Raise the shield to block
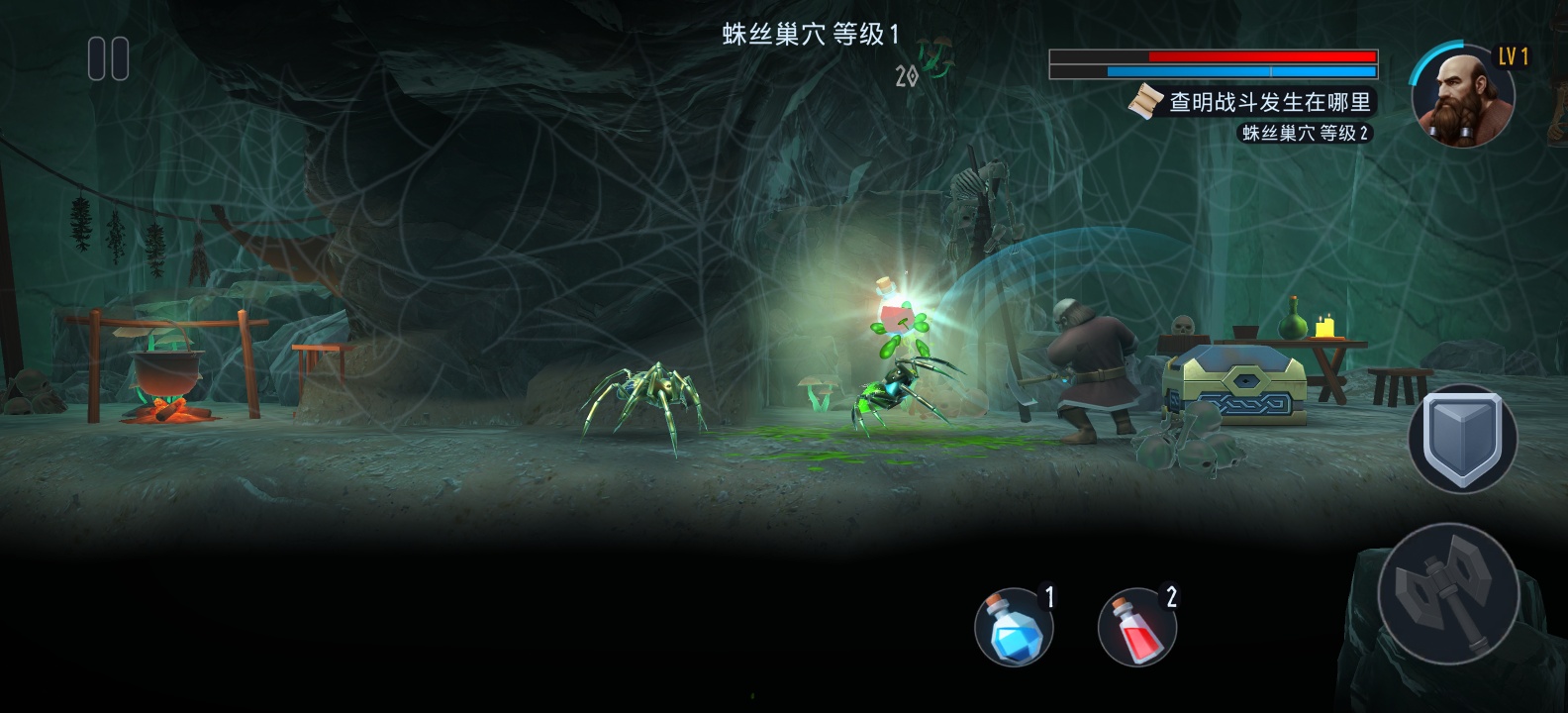This screenshot has width=1568, height=713. 1462,439
